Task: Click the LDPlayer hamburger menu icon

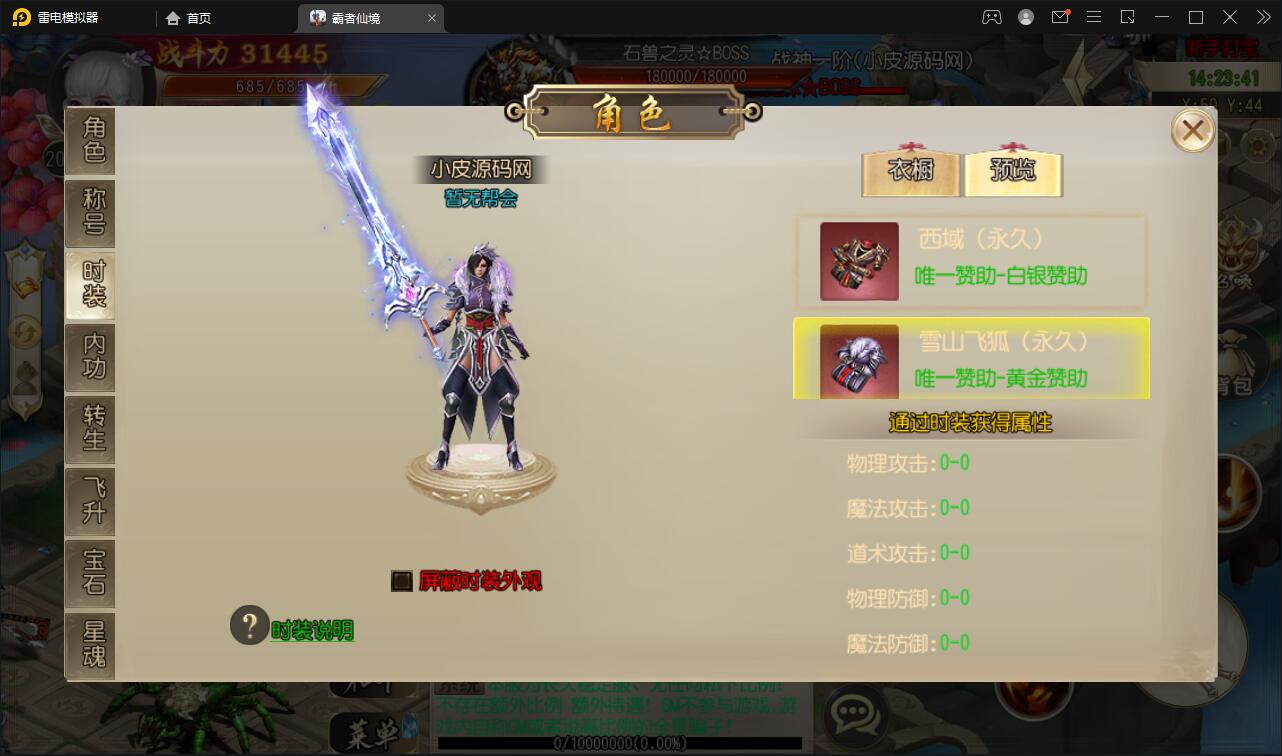Action: (x=1094, y=17)
